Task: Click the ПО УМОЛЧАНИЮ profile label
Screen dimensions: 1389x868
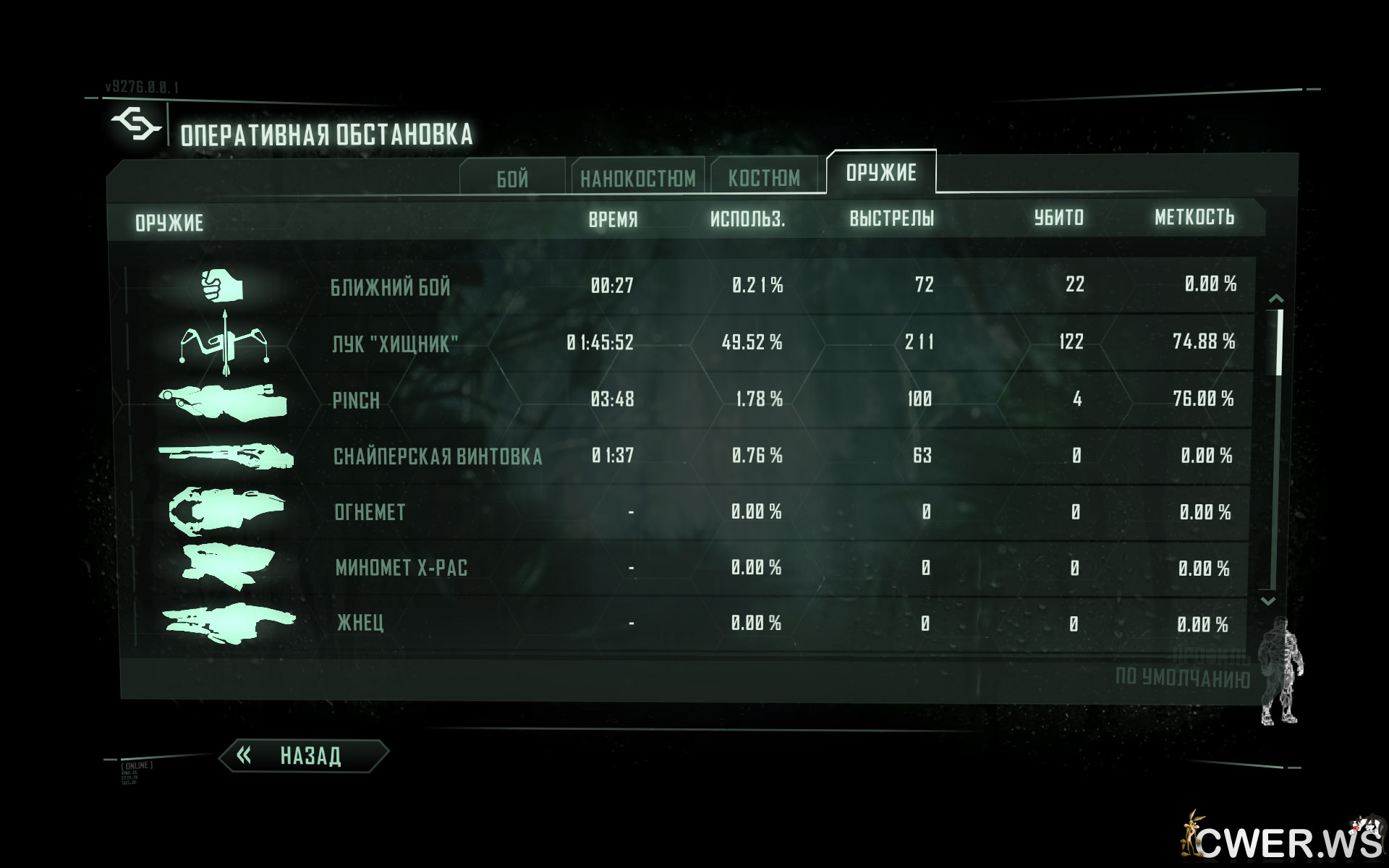Action: click(1182, 678)
